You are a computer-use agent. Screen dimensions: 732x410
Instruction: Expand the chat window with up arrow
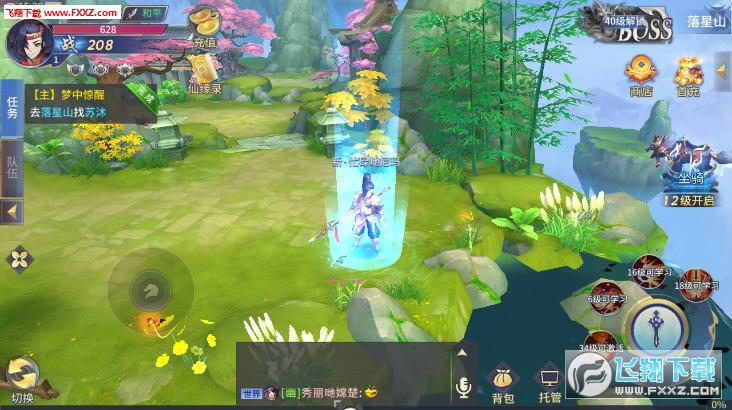pyautogui.click(x=462, y=352)
